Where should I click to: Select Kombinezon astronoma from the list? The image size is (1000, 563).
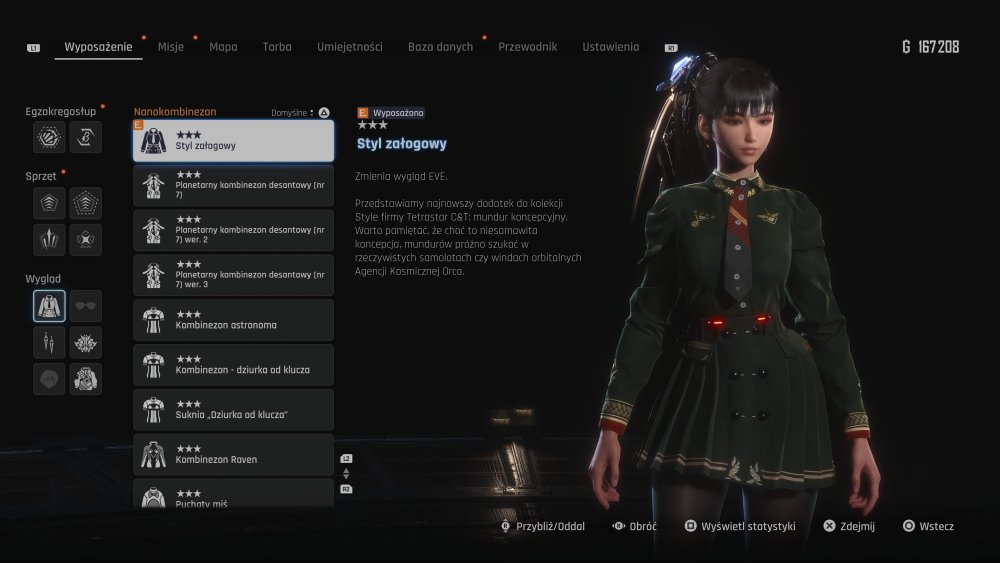(x=233, y=320)
